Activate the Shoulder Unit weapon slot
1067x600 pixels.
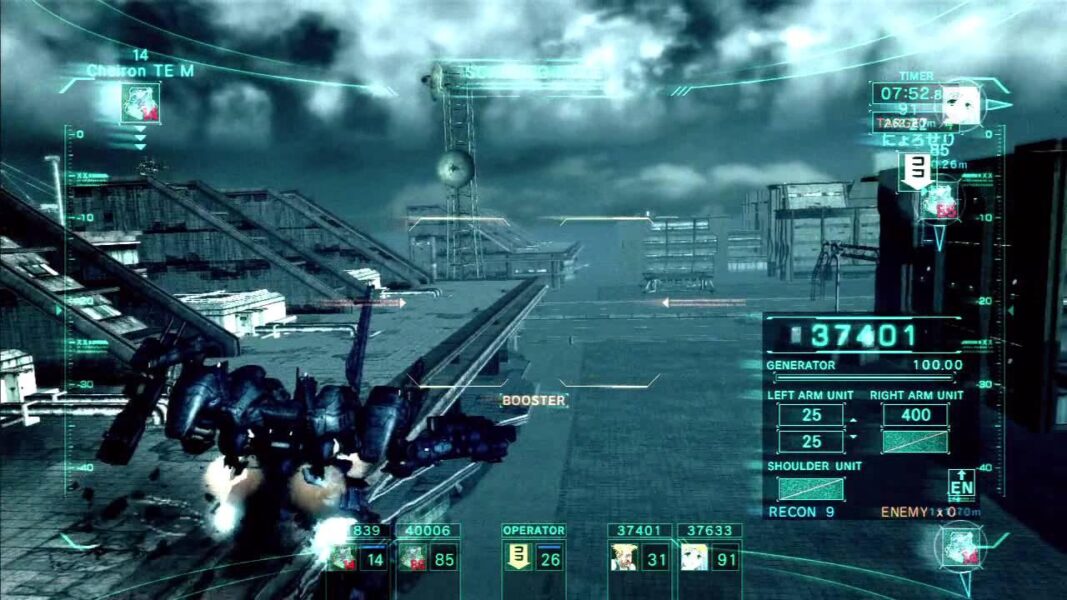[x=810, y=488]
